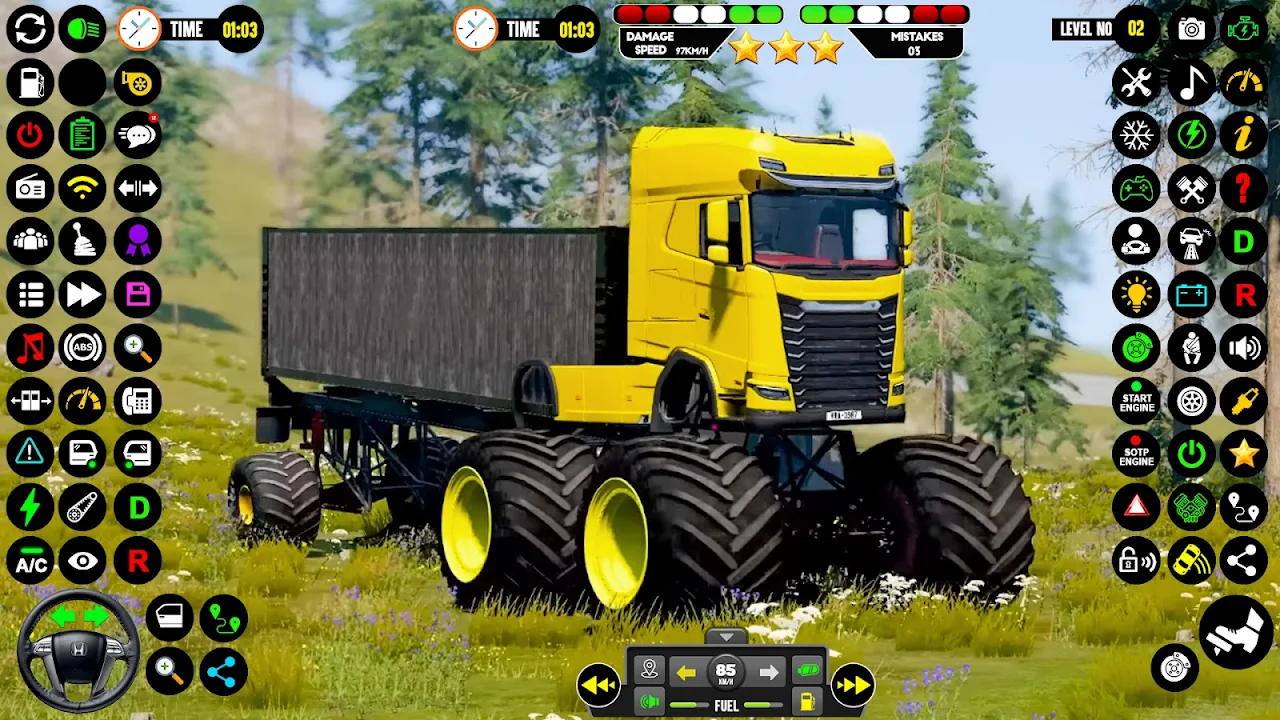Tap the red power icon
Viewport: 1280px width, 720px height.
pyautogui.click(x=30, y=135)
